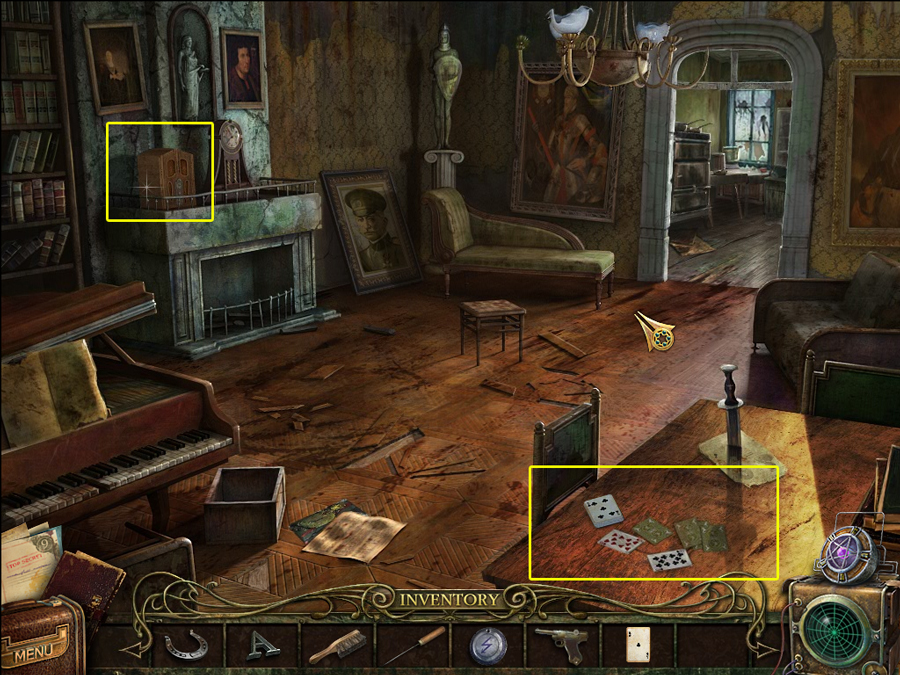Select the lightning bolt medallion
The width and height of the screenshot is (900, 675).
488,645
